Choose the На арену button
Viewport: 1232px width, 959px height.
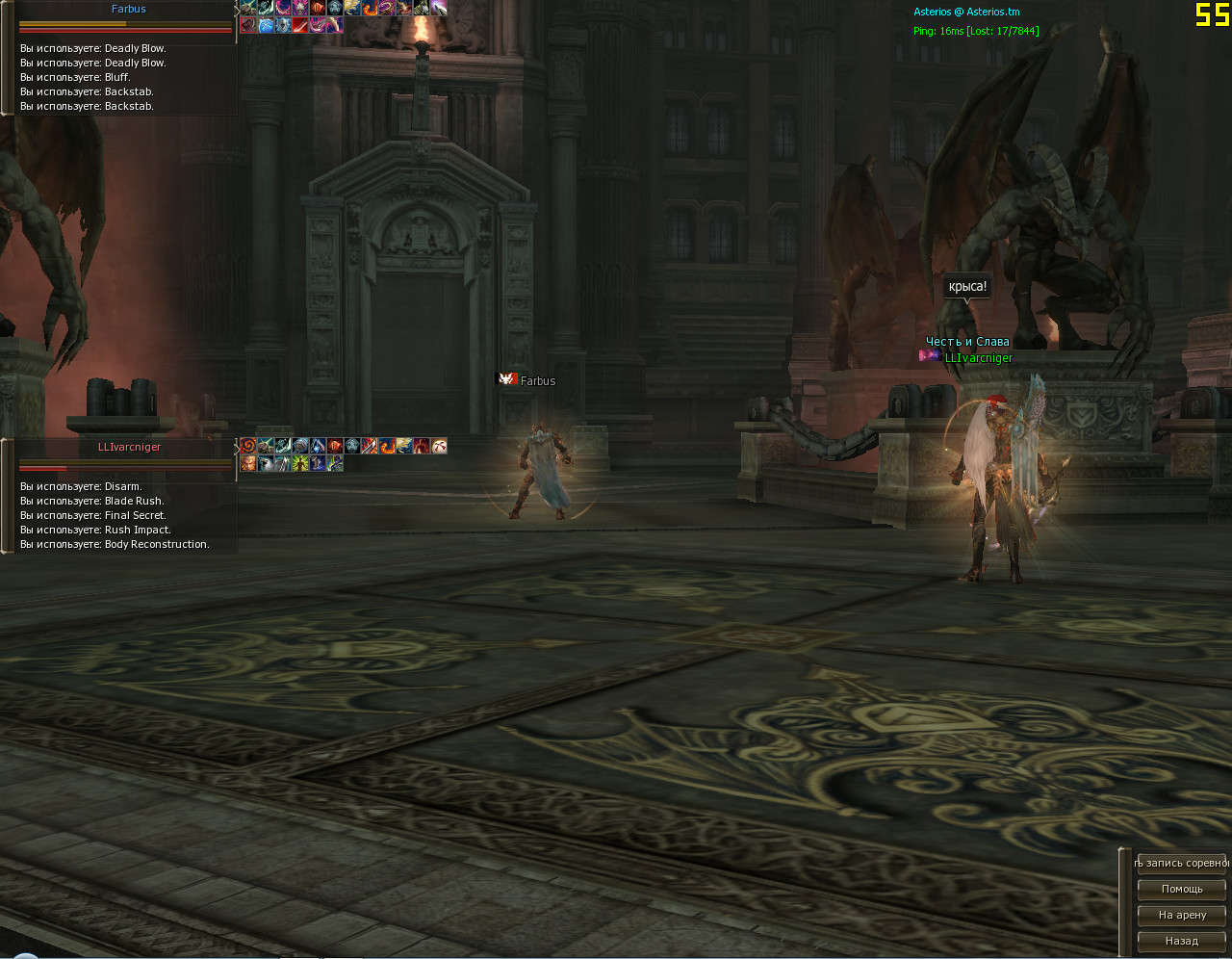[1182, 915]
